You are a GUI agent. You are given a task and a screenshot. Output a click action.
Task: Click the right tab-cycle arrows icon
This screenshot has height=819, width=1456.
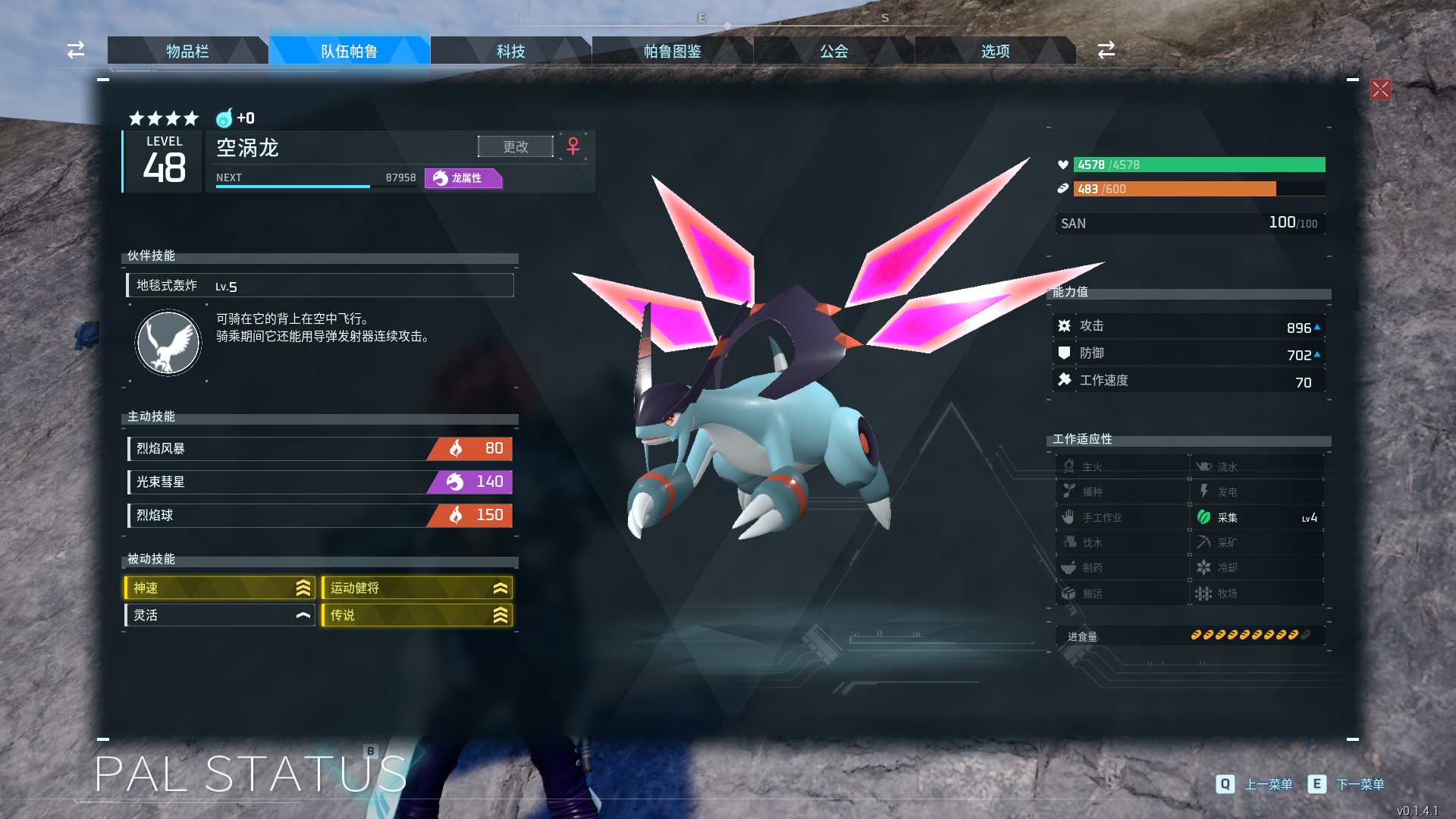pyautogui.click(x=1106, y=50)
